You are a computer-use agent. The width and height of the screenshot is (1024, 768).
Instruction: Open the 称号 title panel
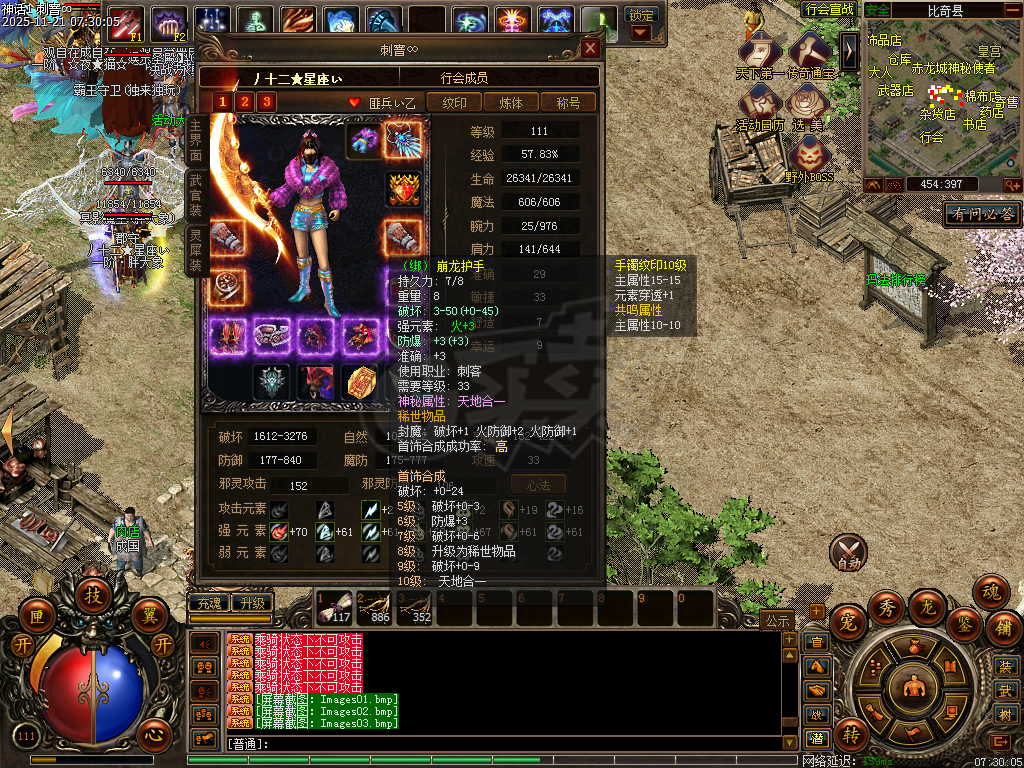point(568,102)
